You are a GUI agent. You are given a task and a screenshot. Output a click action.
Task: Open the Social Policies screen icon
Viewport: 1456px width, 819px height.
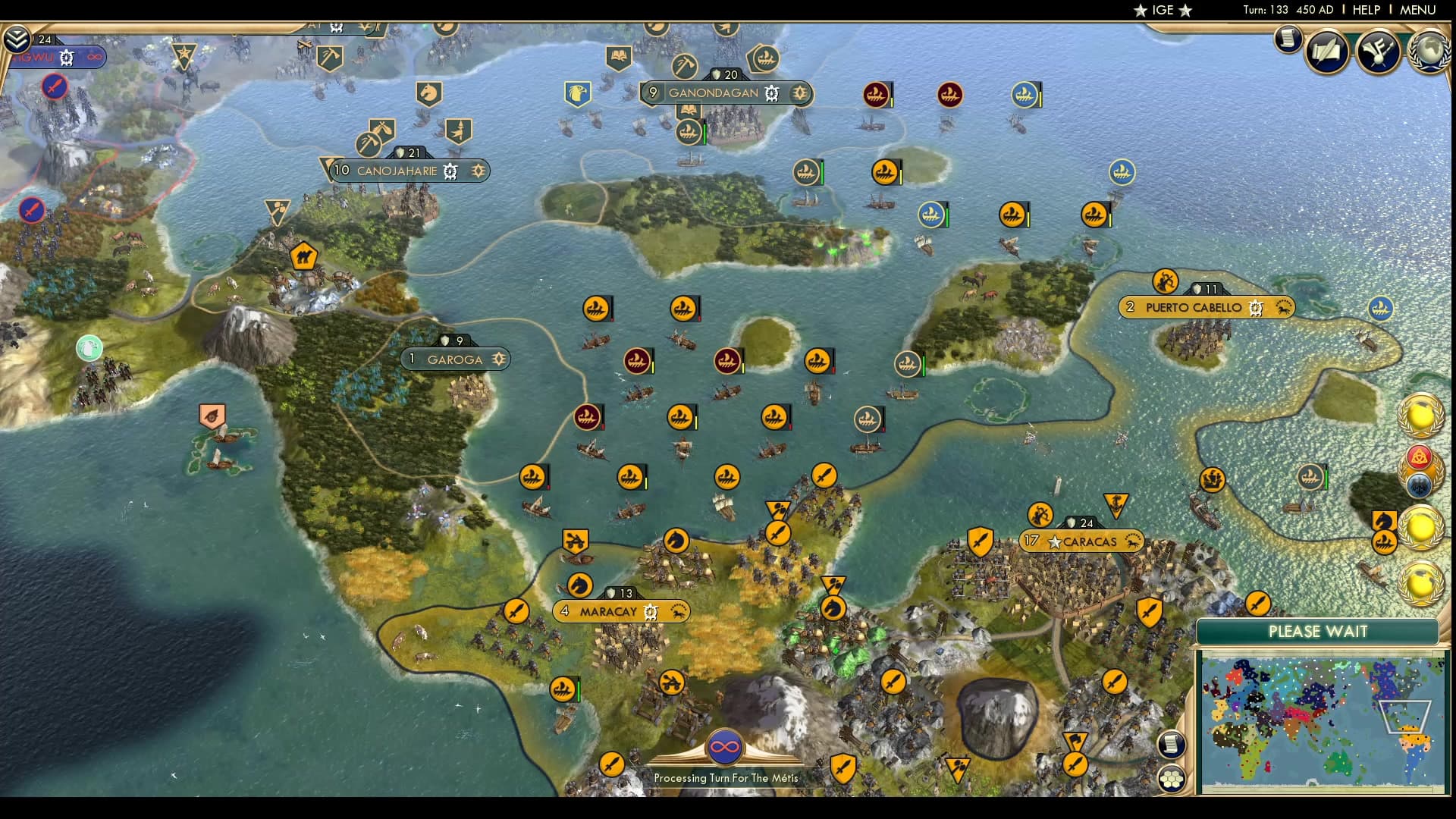tap(1326, 52)
